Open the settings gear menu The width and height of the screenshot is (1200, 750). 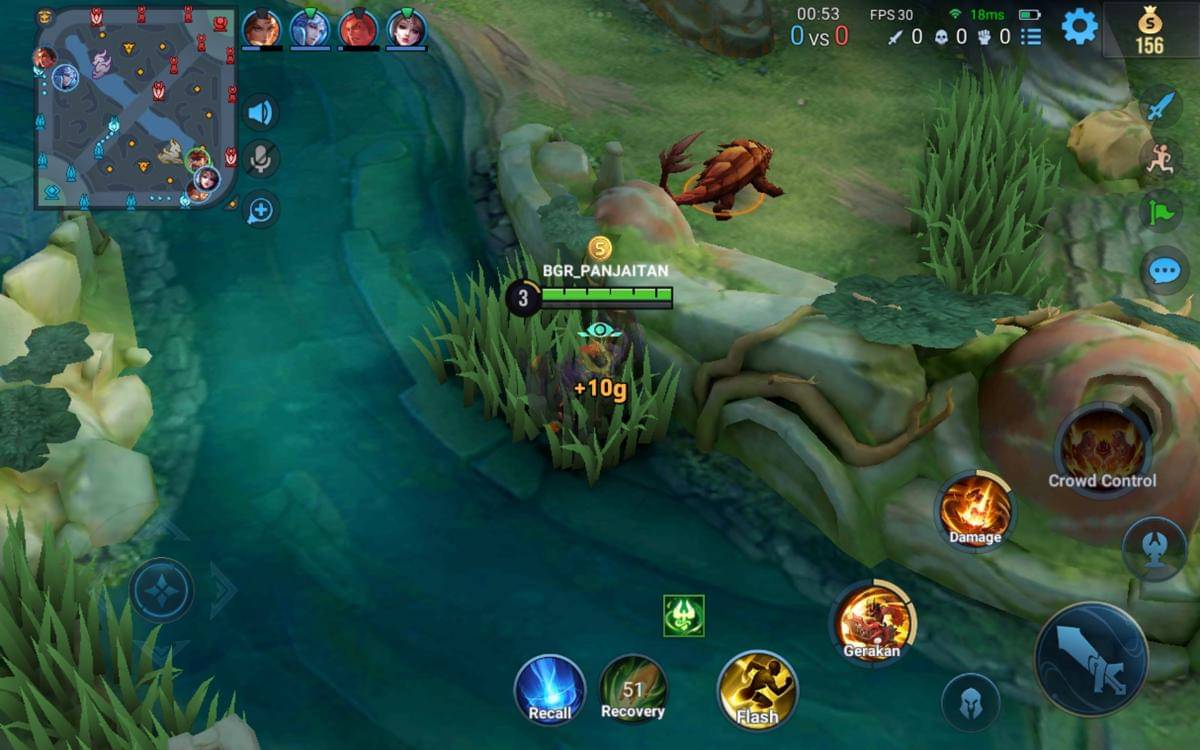1079,27
